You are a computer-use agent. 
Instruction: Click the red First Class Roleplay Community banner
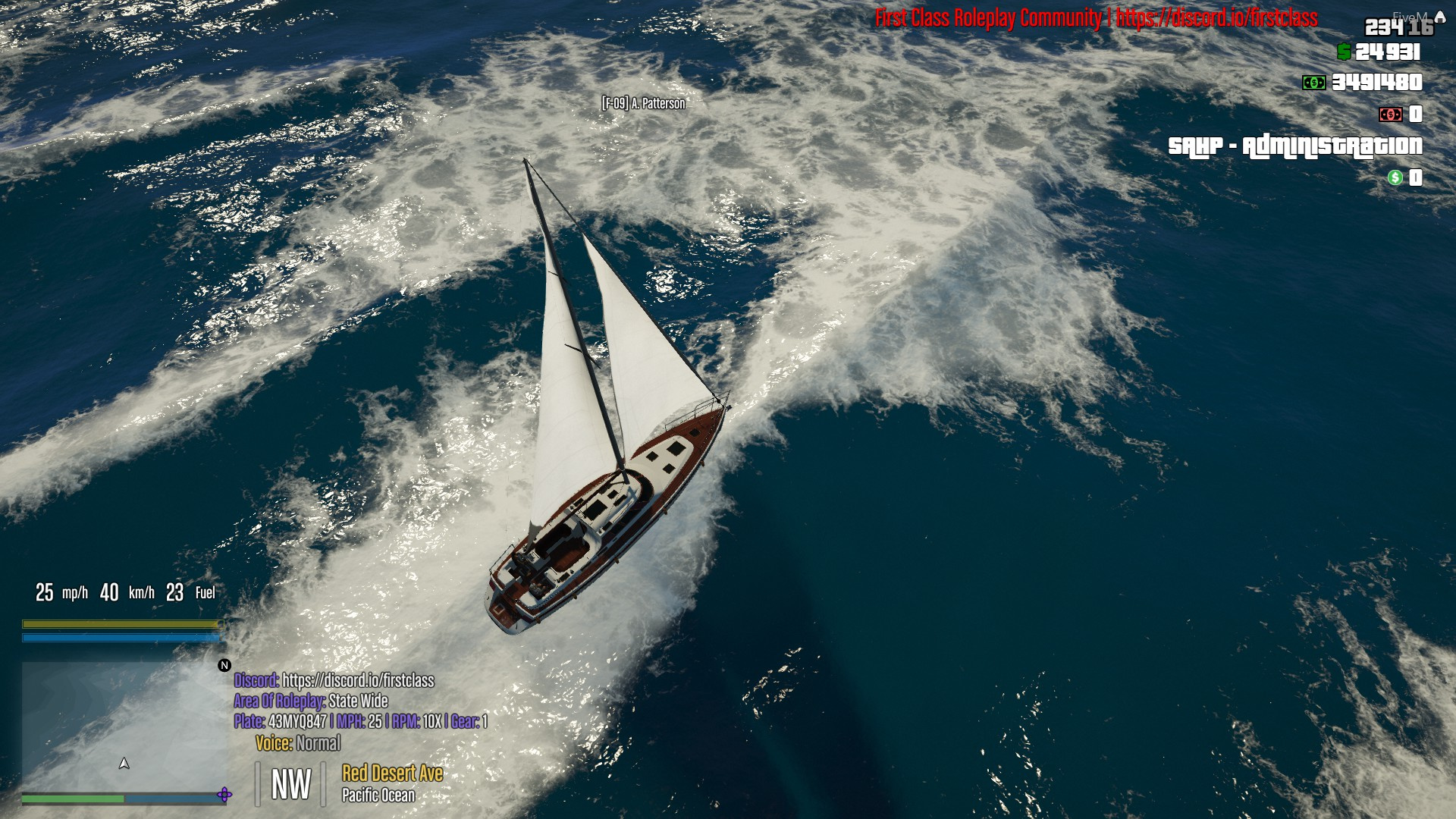(x=1101, y=16)
